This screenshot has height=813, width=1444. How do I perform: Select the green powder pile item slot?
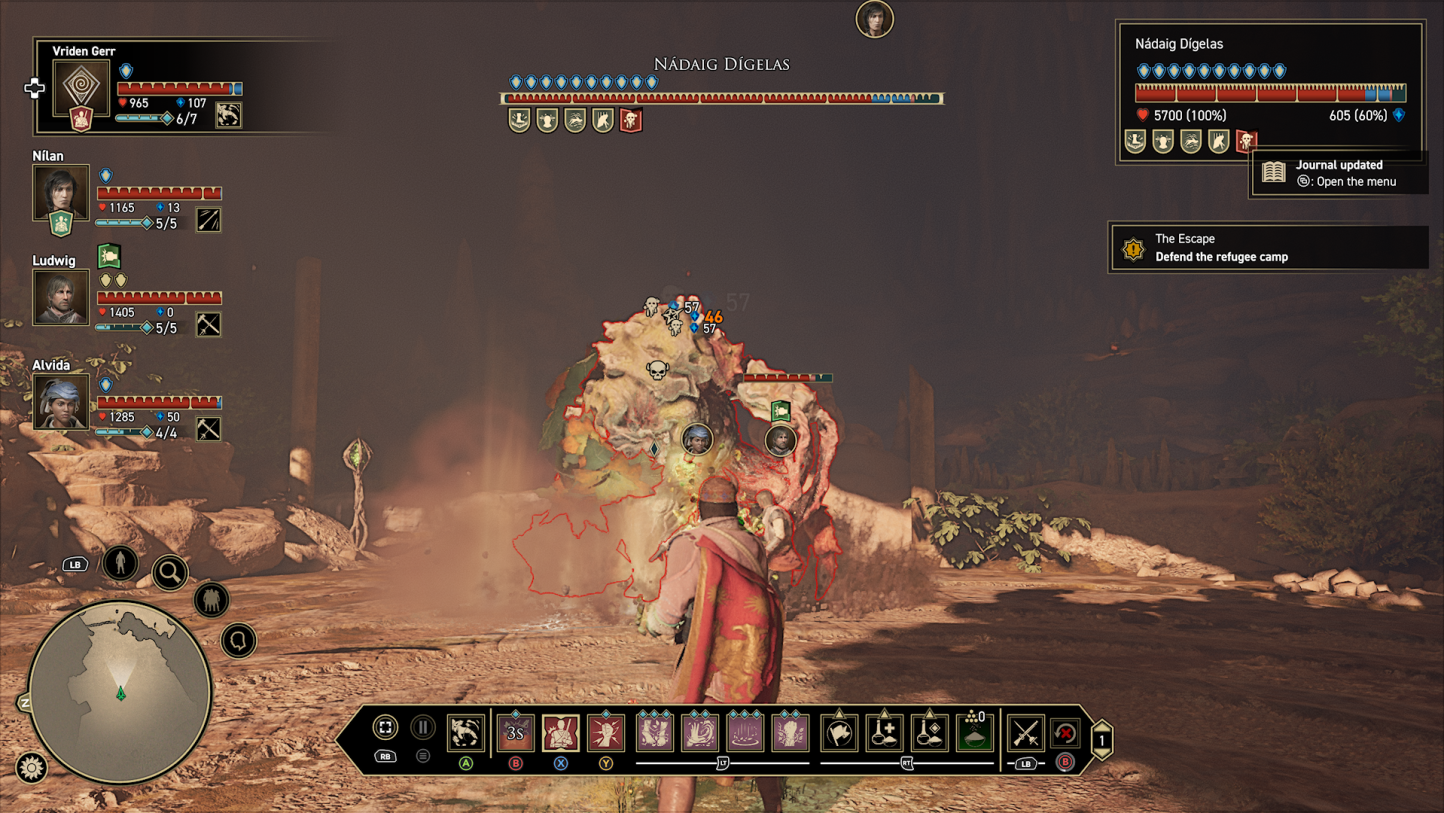tap(975, 733)
